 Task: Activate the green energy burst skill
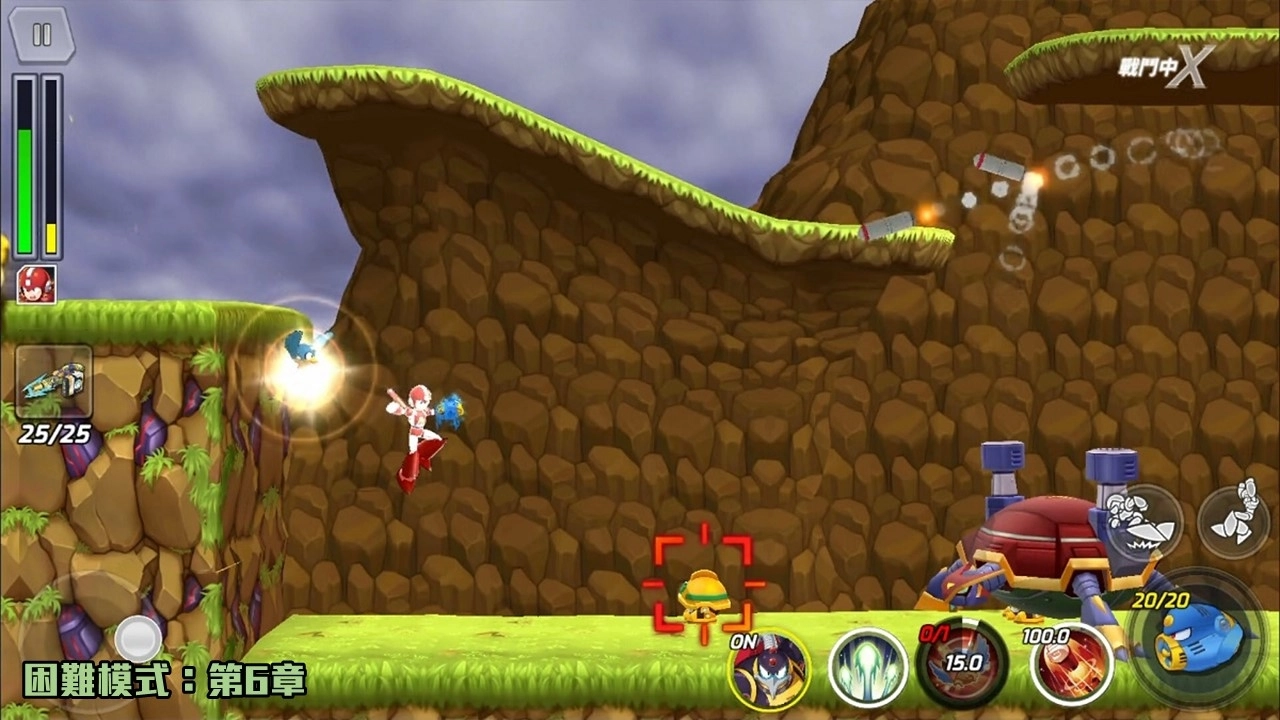tap(867, 665)
